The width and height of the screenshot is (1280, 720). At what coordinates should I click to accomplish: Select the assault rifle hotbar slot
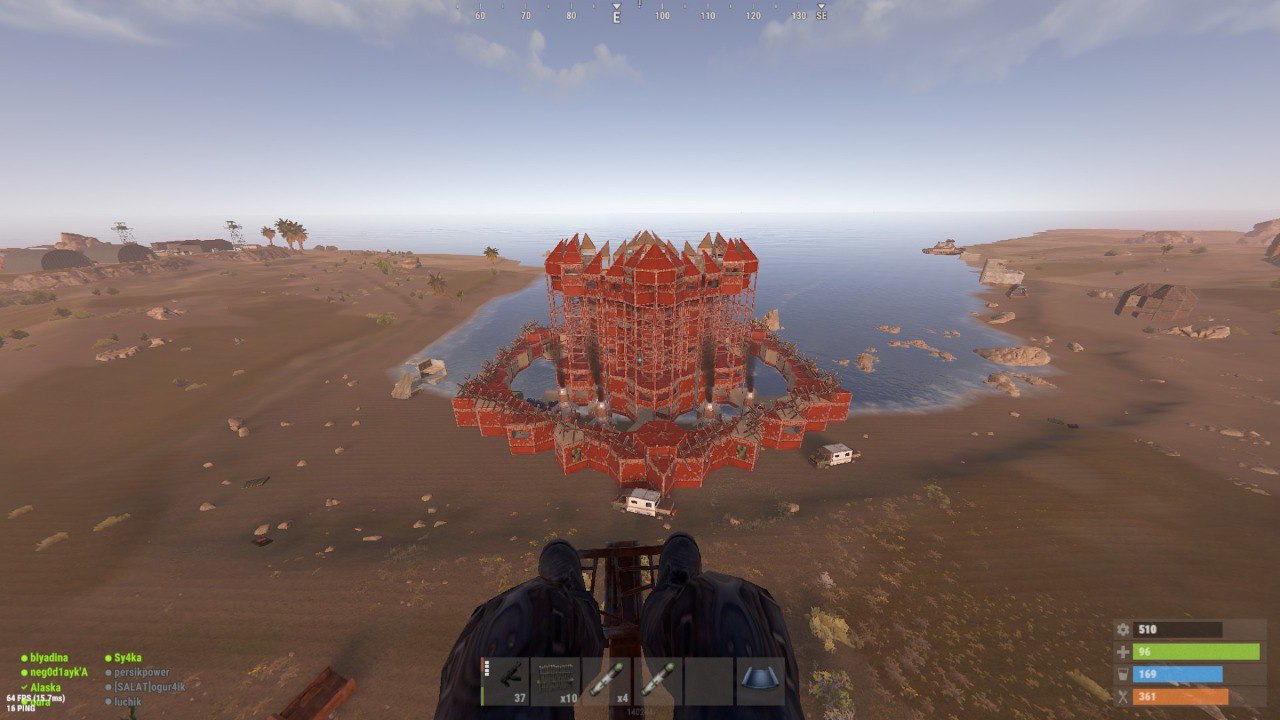(505, 681)
